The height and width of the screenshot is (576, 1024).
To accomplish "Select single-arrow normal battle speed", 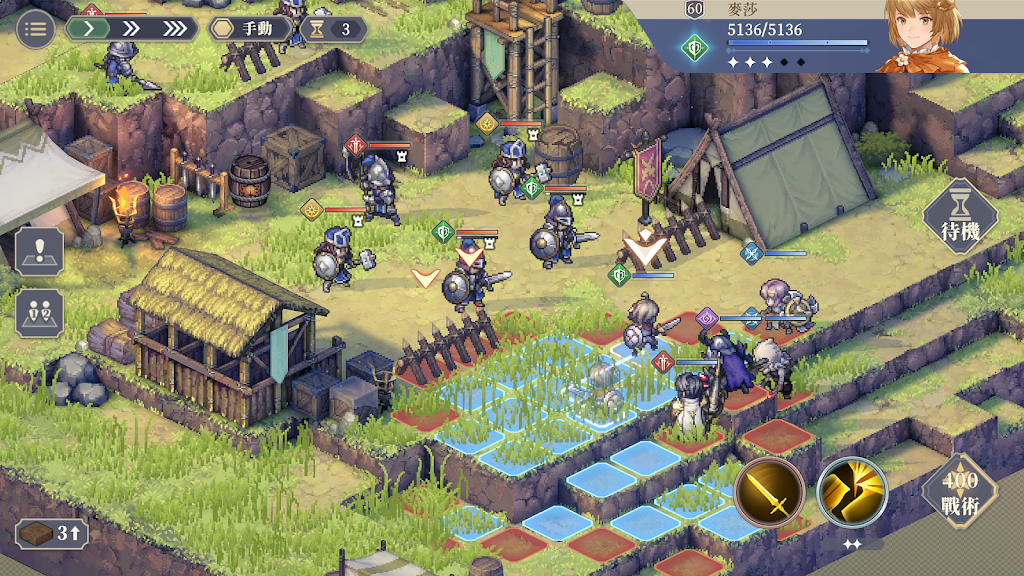I will (89, 28).
